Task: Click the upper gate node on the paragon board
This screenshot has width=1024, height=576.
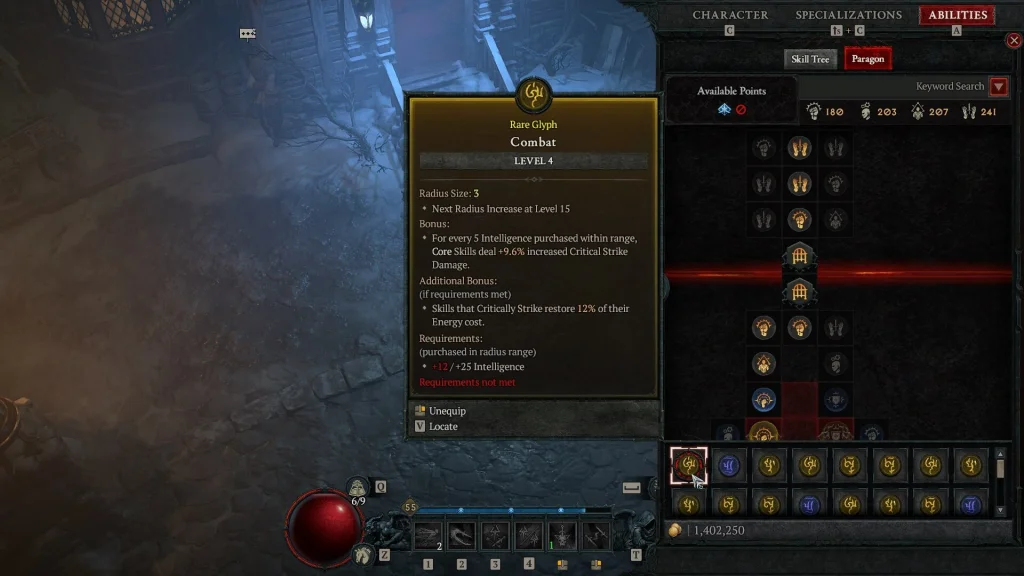Action: click(x=799, y=256)
